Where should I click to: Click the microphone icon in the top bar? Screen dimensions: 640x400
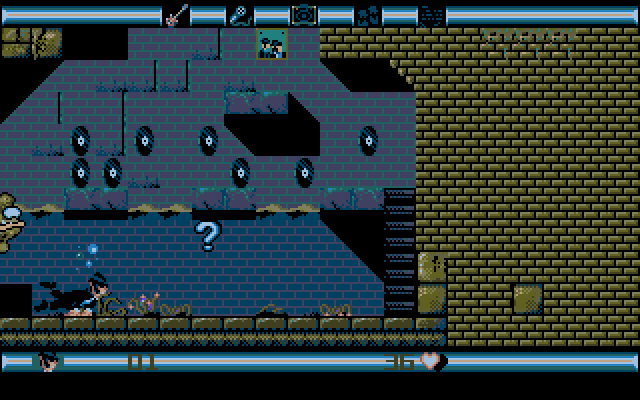pyautogui.click(x=240, y=15)
